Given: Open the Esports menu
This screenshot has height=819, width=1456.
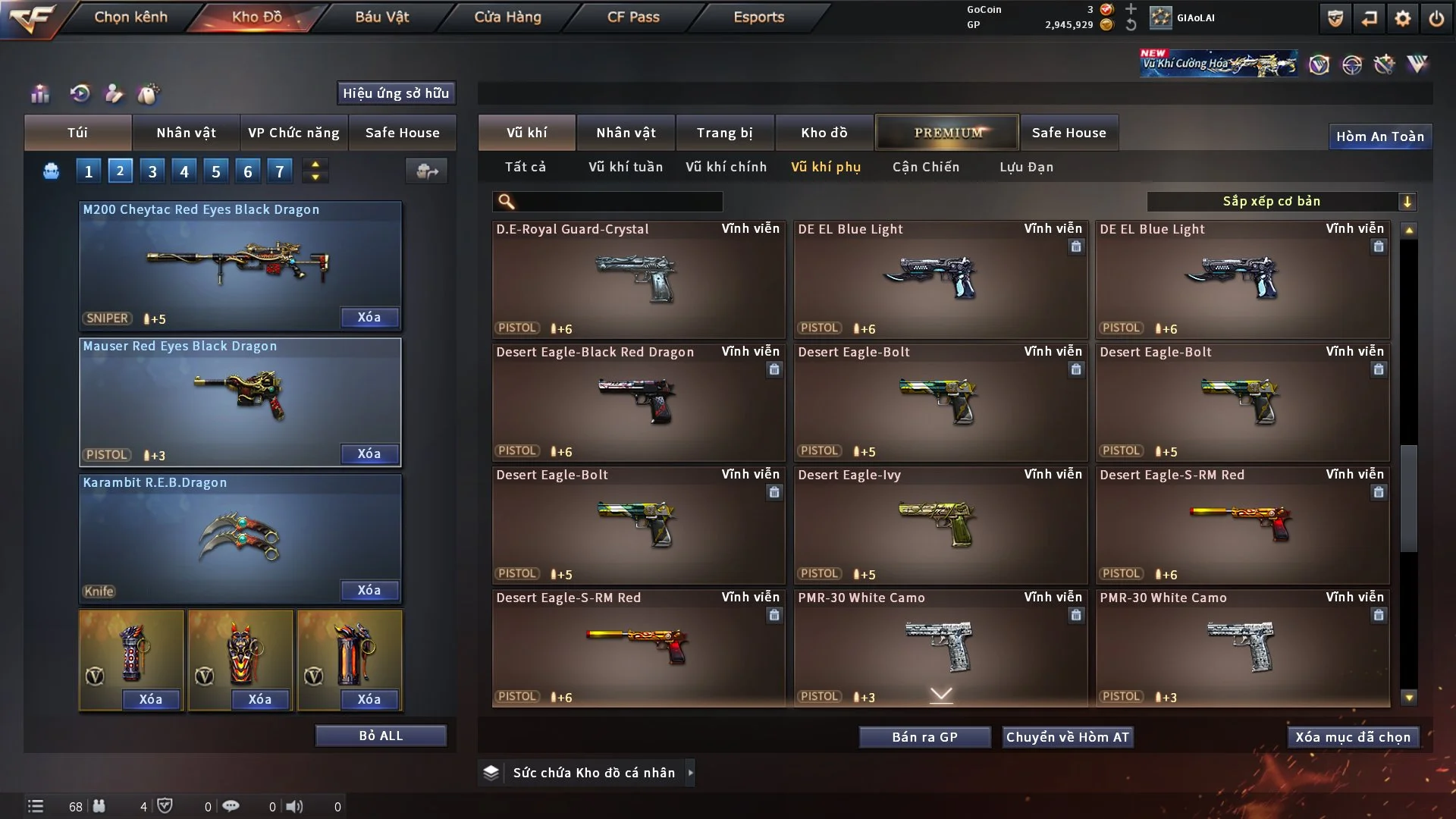Looking at the screenshot, I should (x=758, y=17).
